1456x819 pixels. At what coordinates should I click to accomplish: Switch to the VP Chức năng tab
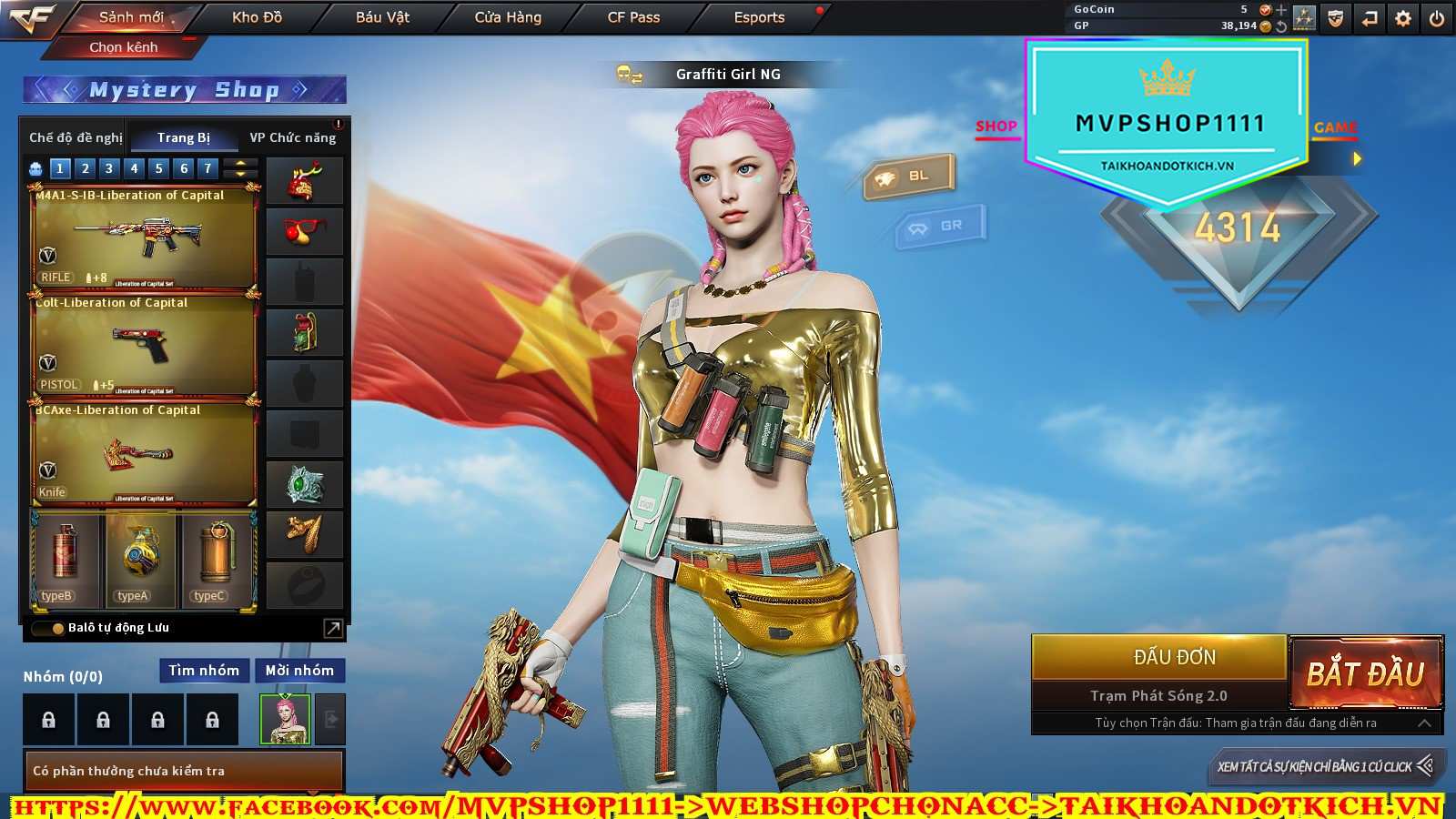[292, 137]
